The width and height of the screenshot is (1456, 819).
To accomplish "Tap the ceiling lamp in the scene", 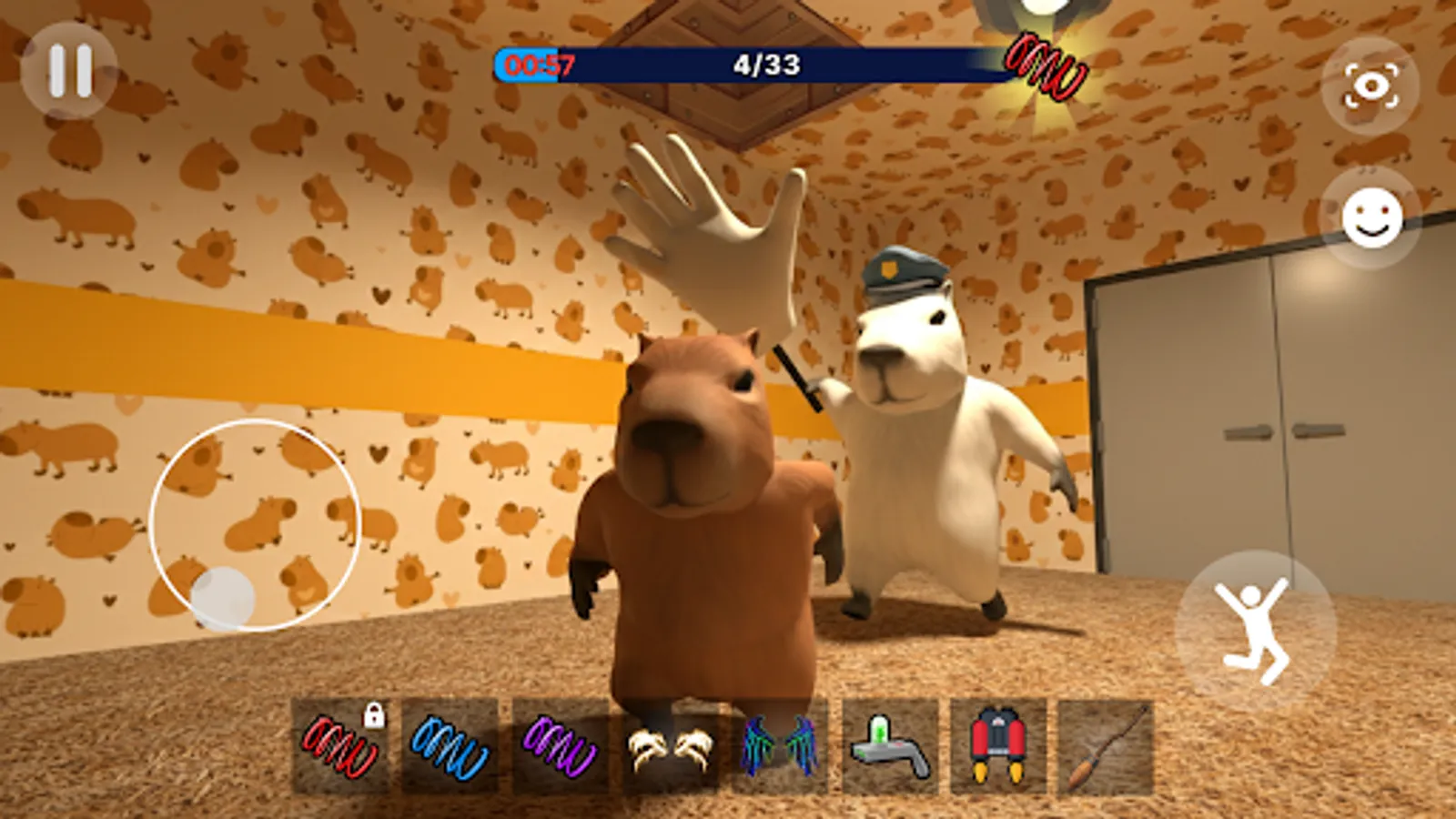I will tap(1033, 18).
